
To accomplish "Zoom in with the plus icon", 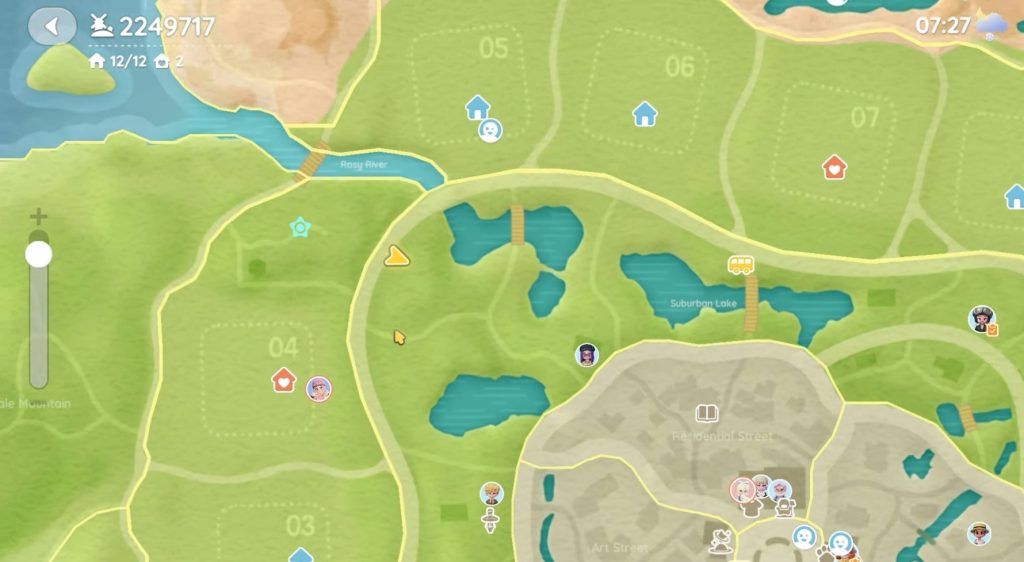I will (38, 217).
